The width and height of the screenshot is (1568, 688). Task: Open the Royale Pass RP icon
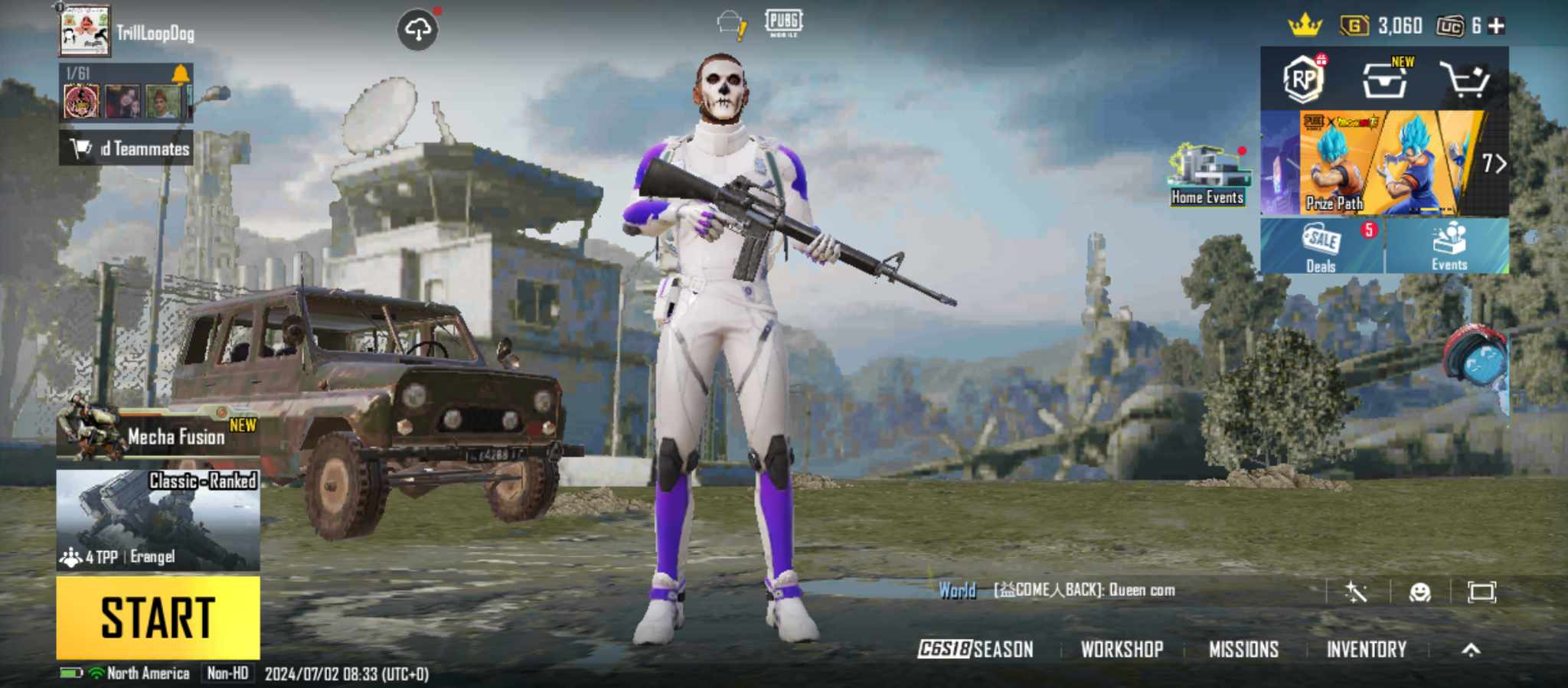pos(1303,79)
